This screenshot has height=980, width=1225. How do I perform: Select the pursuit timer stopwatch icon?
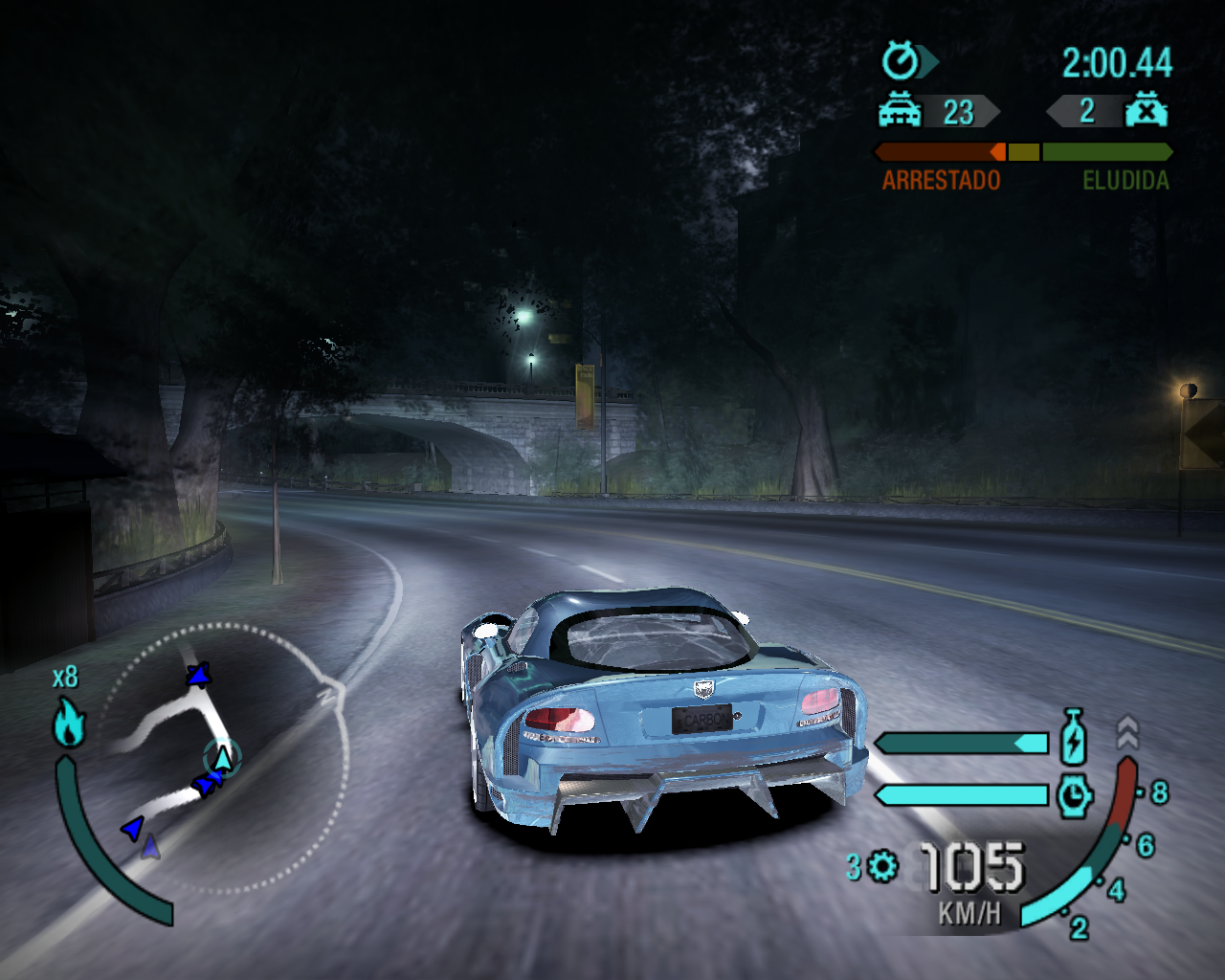pyautogui.click(x=900, y=60)
